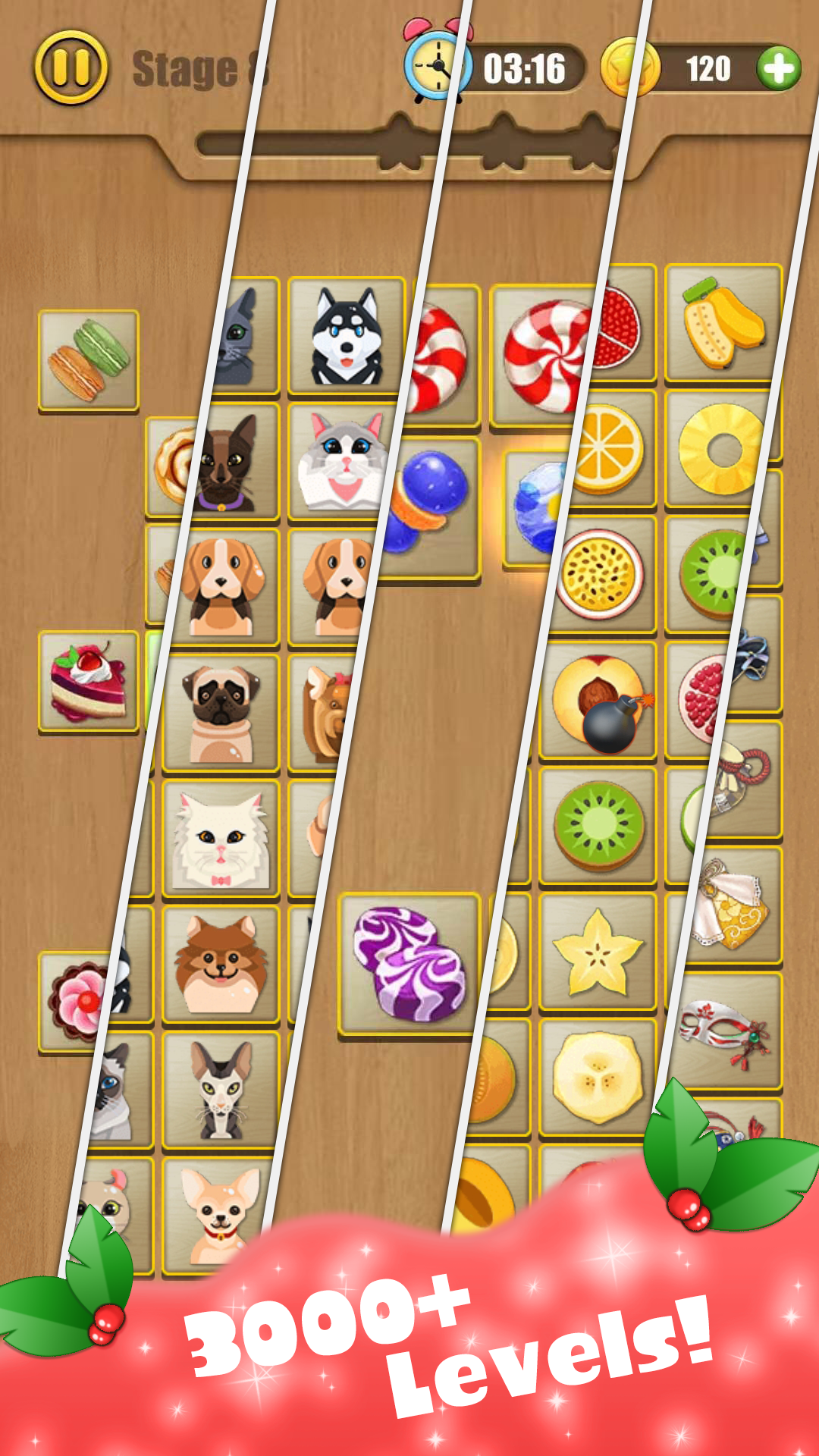Screen dimensions: 819x1456
Task: Select the macaron tile
Action: tap(89, 360)
